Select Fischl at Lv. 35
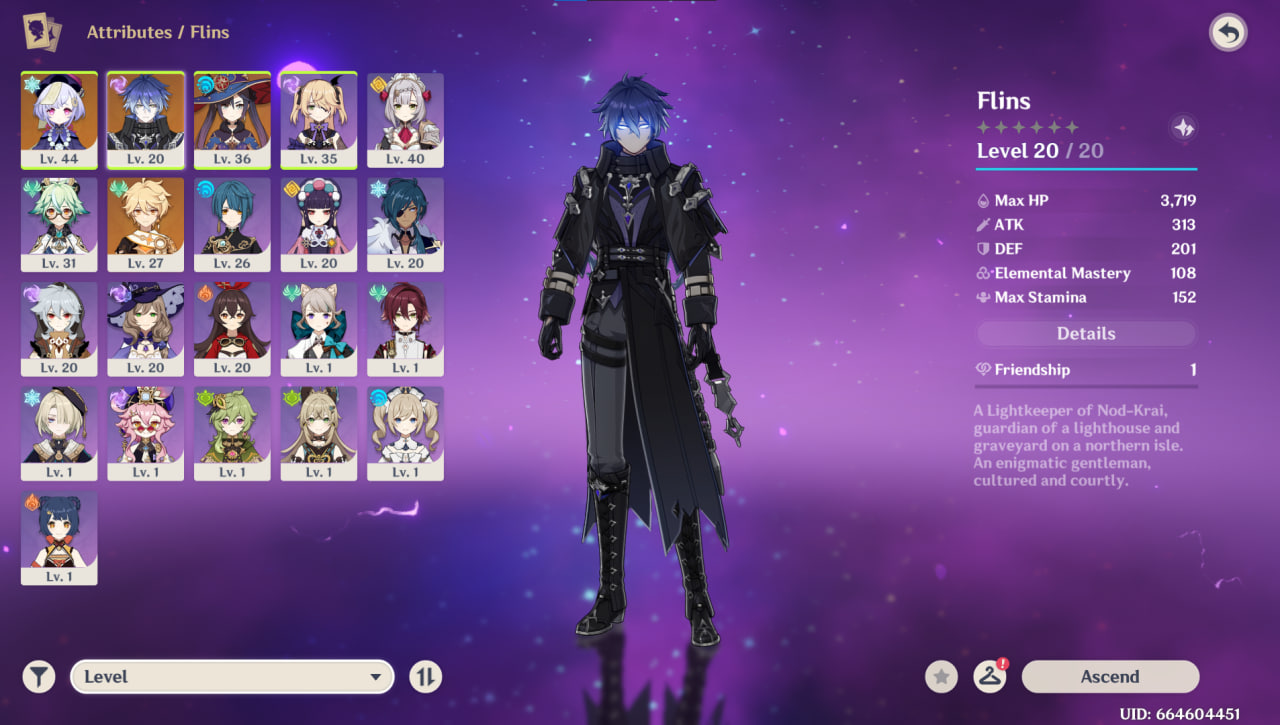 (x=319, y=120)
